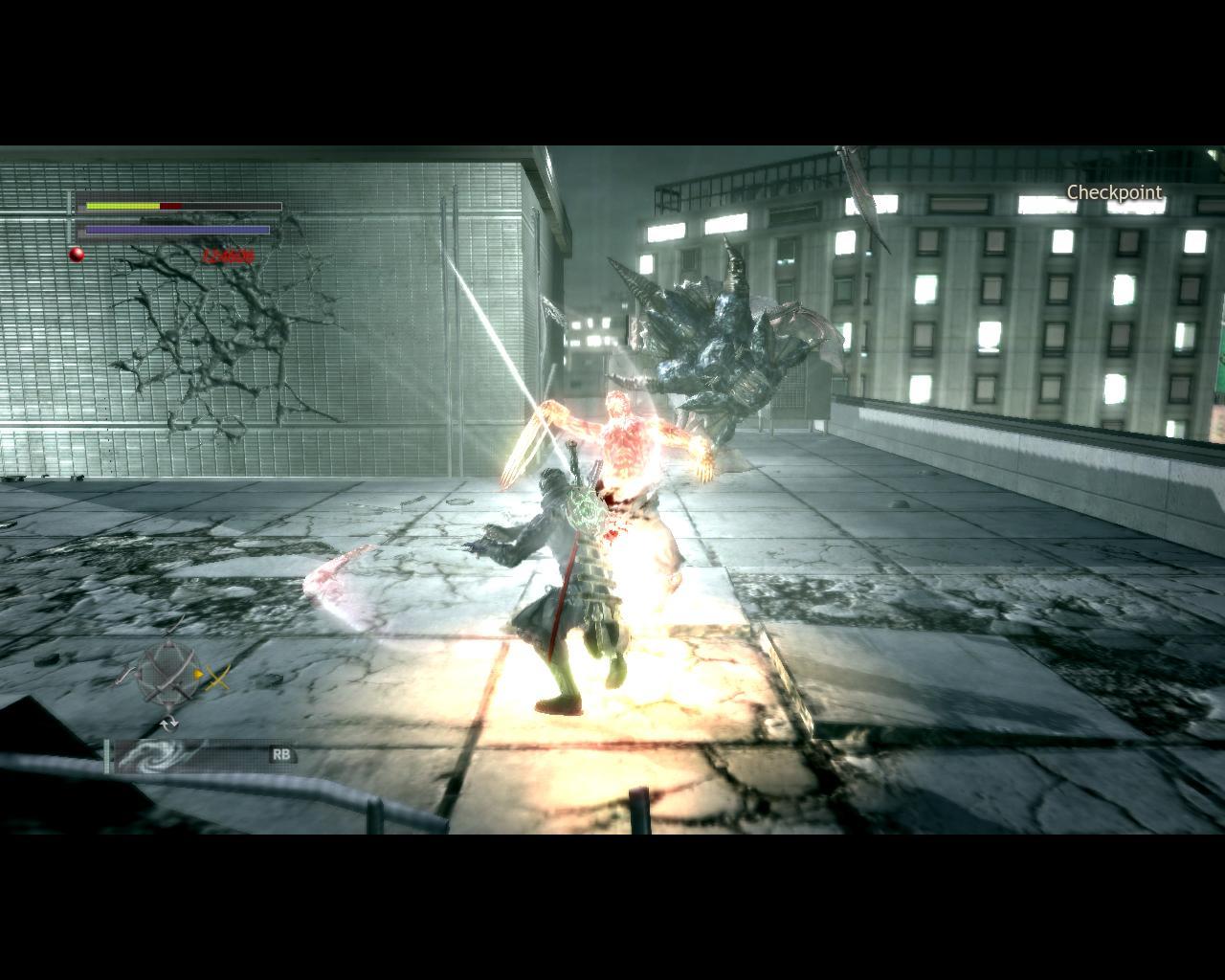Click the RB button prompt icon
The height and width of the screenshot is (980, 1225).
(x=282, y=755)
